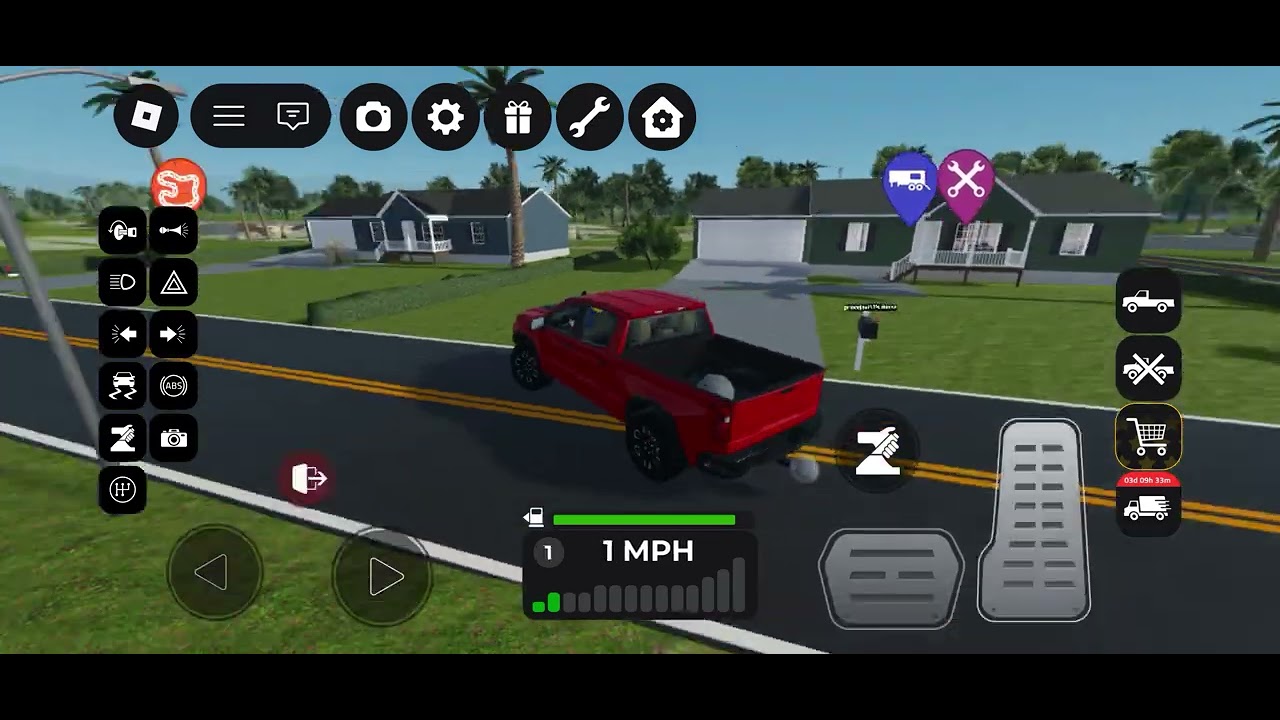1280x720 pixels.
Task: Open the hamburger list menu
Action: [x=229, y=117]
